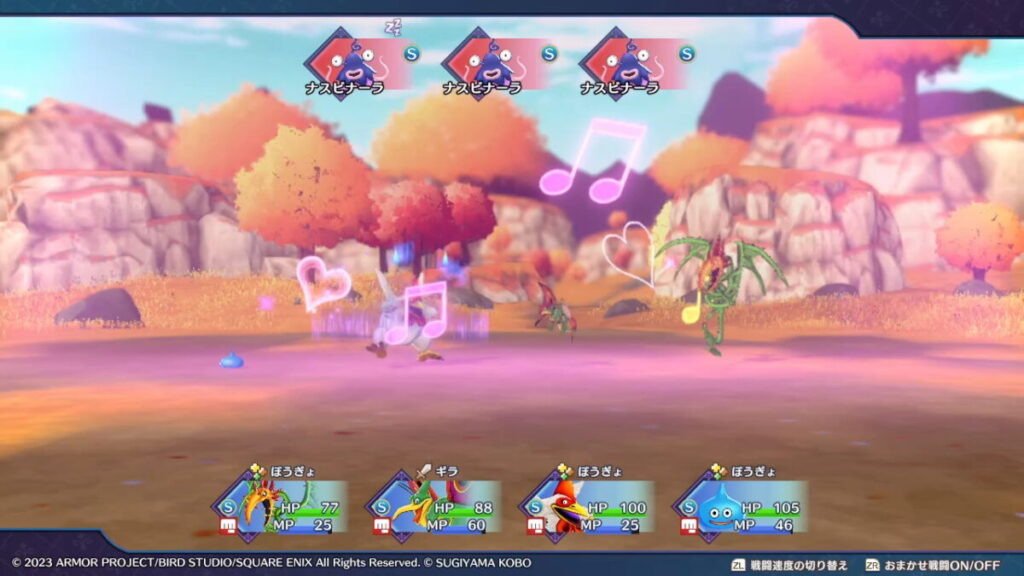
Task: Select the sleeping ナスビナーラ enemy panel
Action: point(357,65)
